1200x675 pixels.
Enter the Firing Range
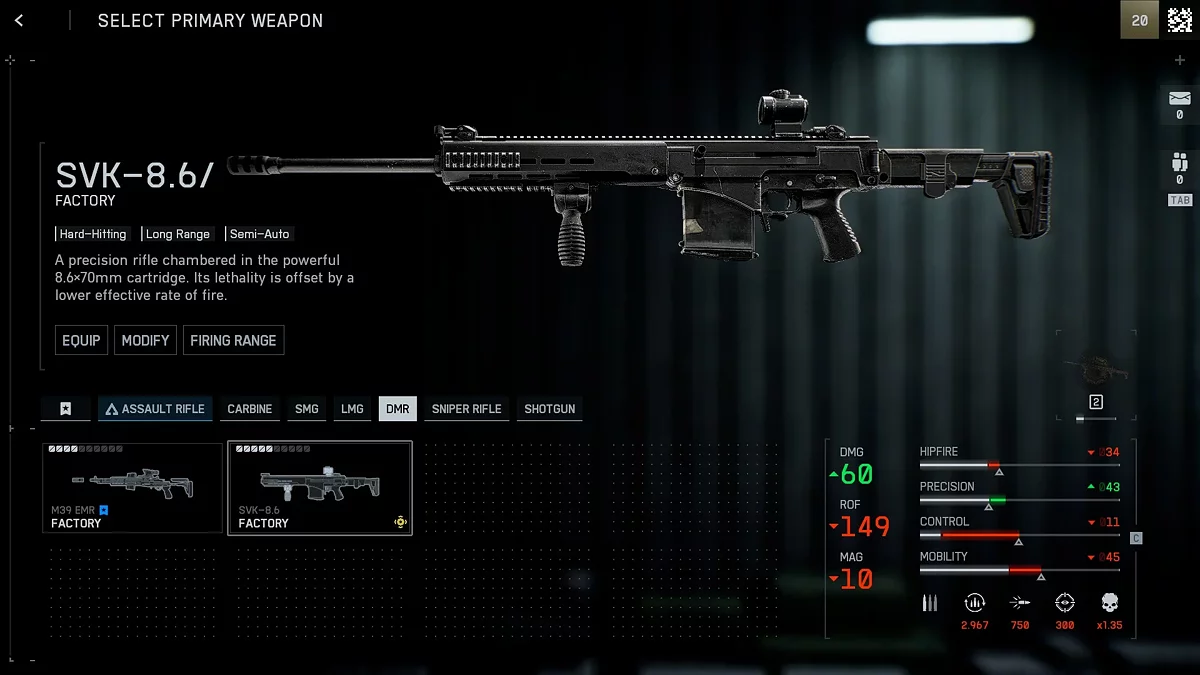(x=233, y=340)
